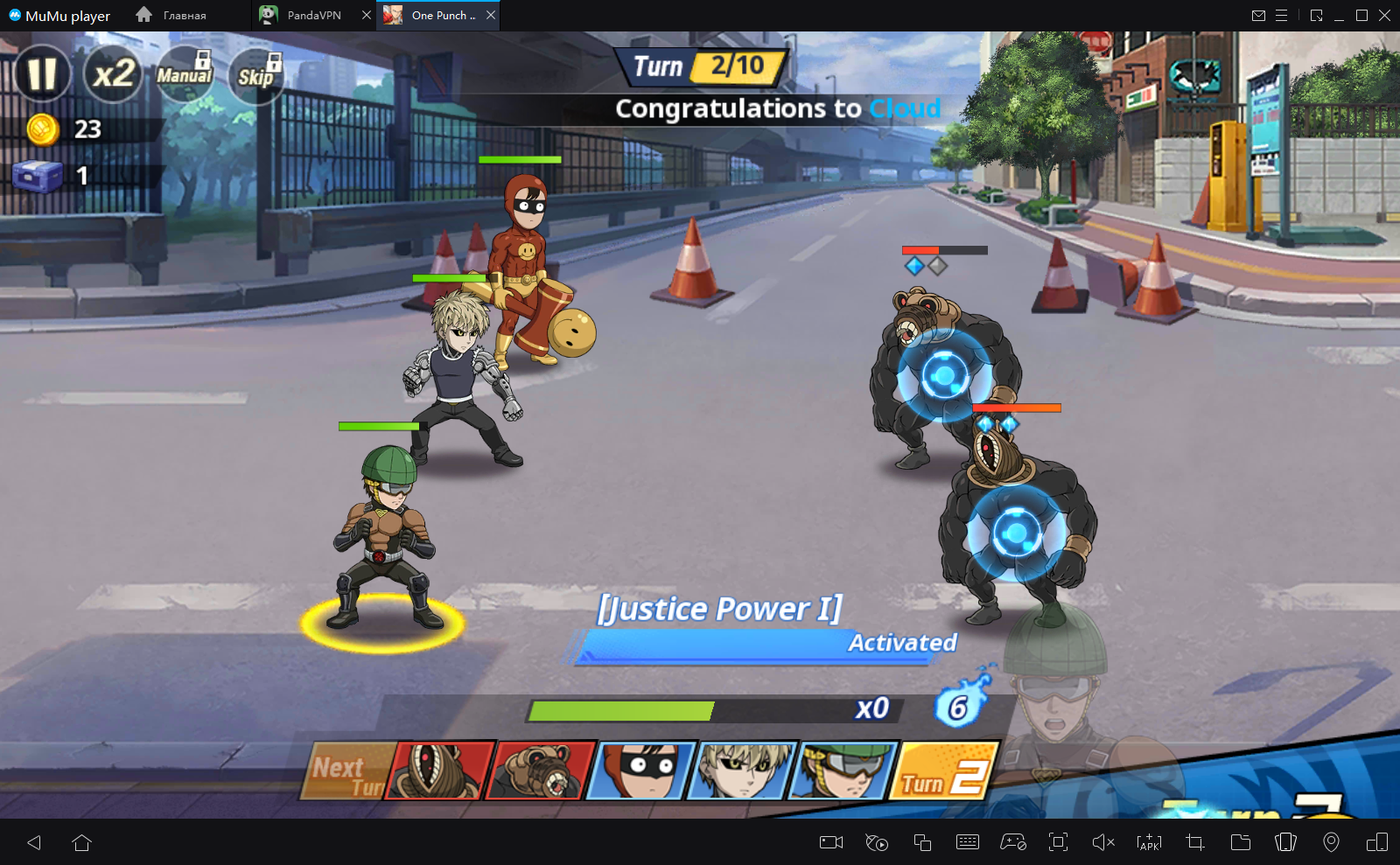
Task: Close the One Punch emulator tab
Action: [491, 15]
